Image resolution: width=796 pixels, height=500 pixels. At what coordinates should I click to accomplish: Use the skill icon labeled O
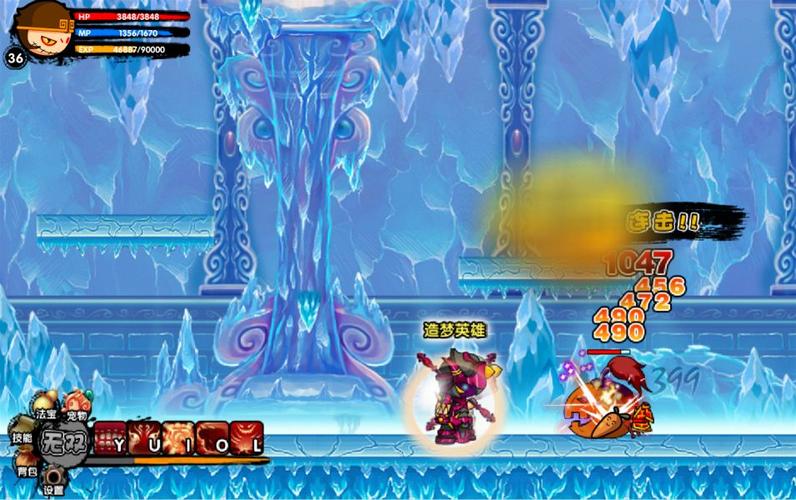point(212,438)
